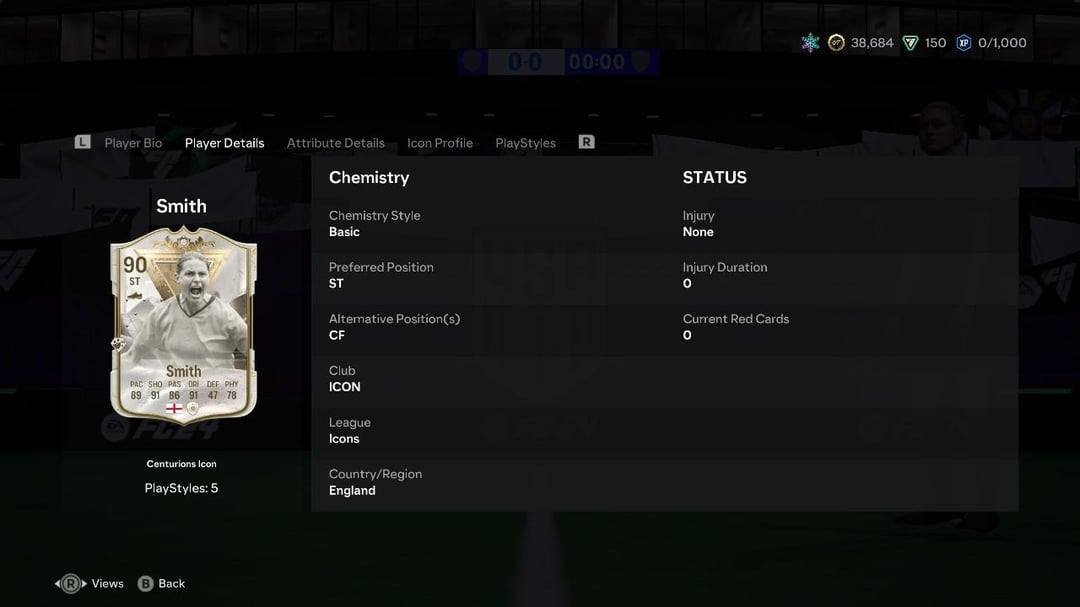Click the Back option
1080x607 pixels.
[x=162, y=584]
